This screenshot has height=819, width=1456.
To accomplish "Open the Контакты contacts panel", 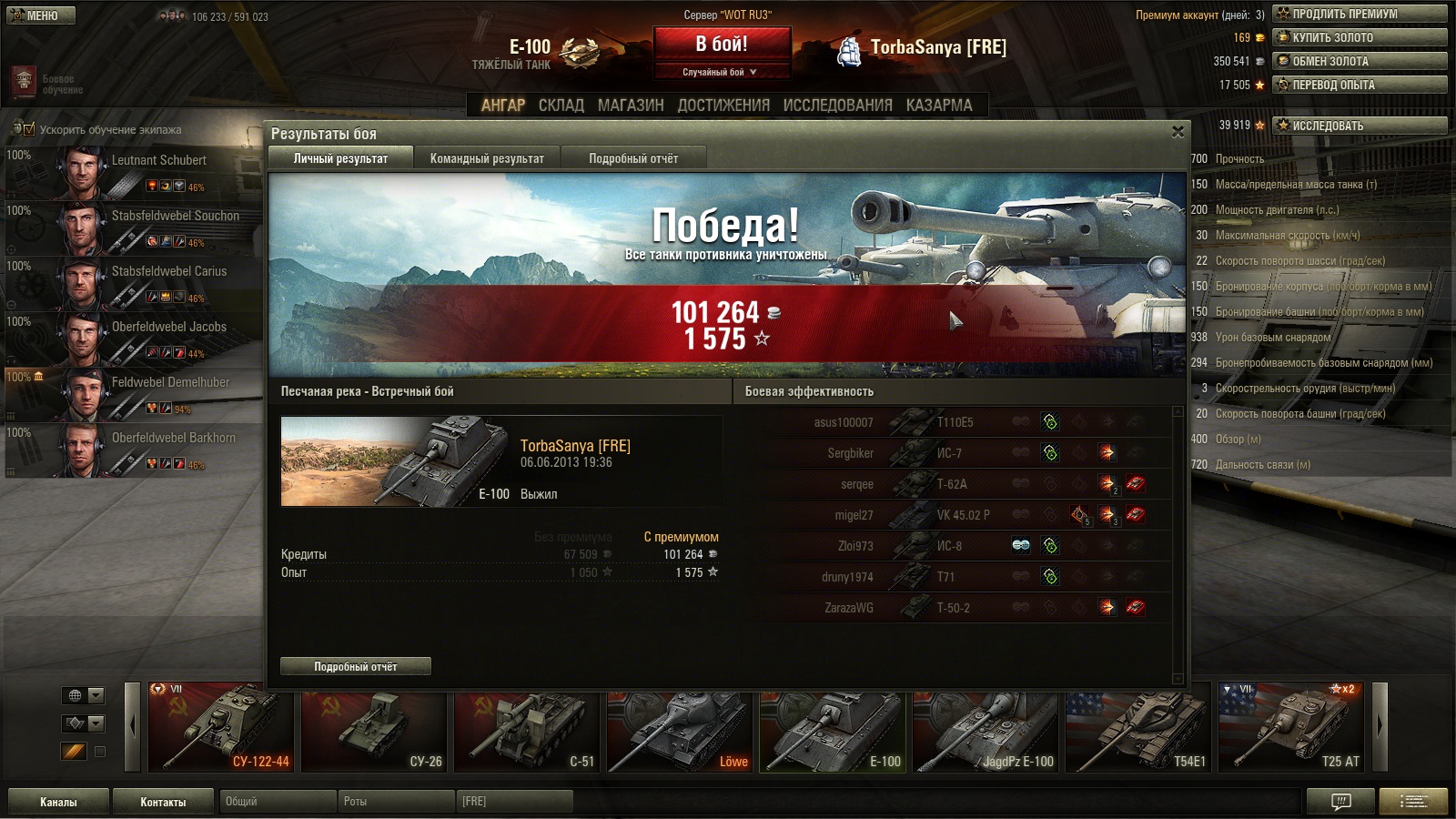I will point(163,802).
